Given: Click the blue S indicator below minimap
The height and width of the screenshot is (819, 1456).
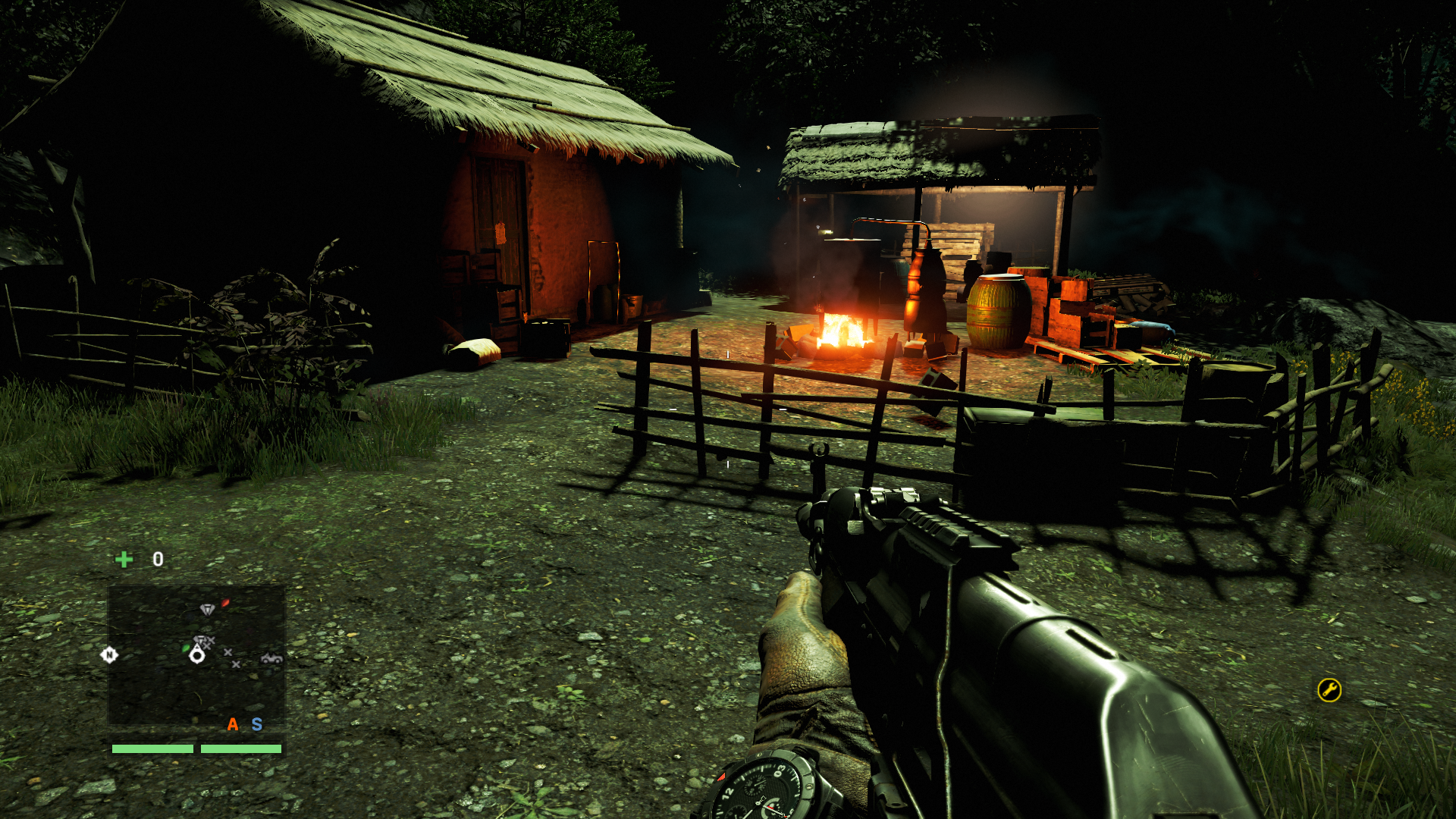Looking at the screenshot, I should click(257, 725).
